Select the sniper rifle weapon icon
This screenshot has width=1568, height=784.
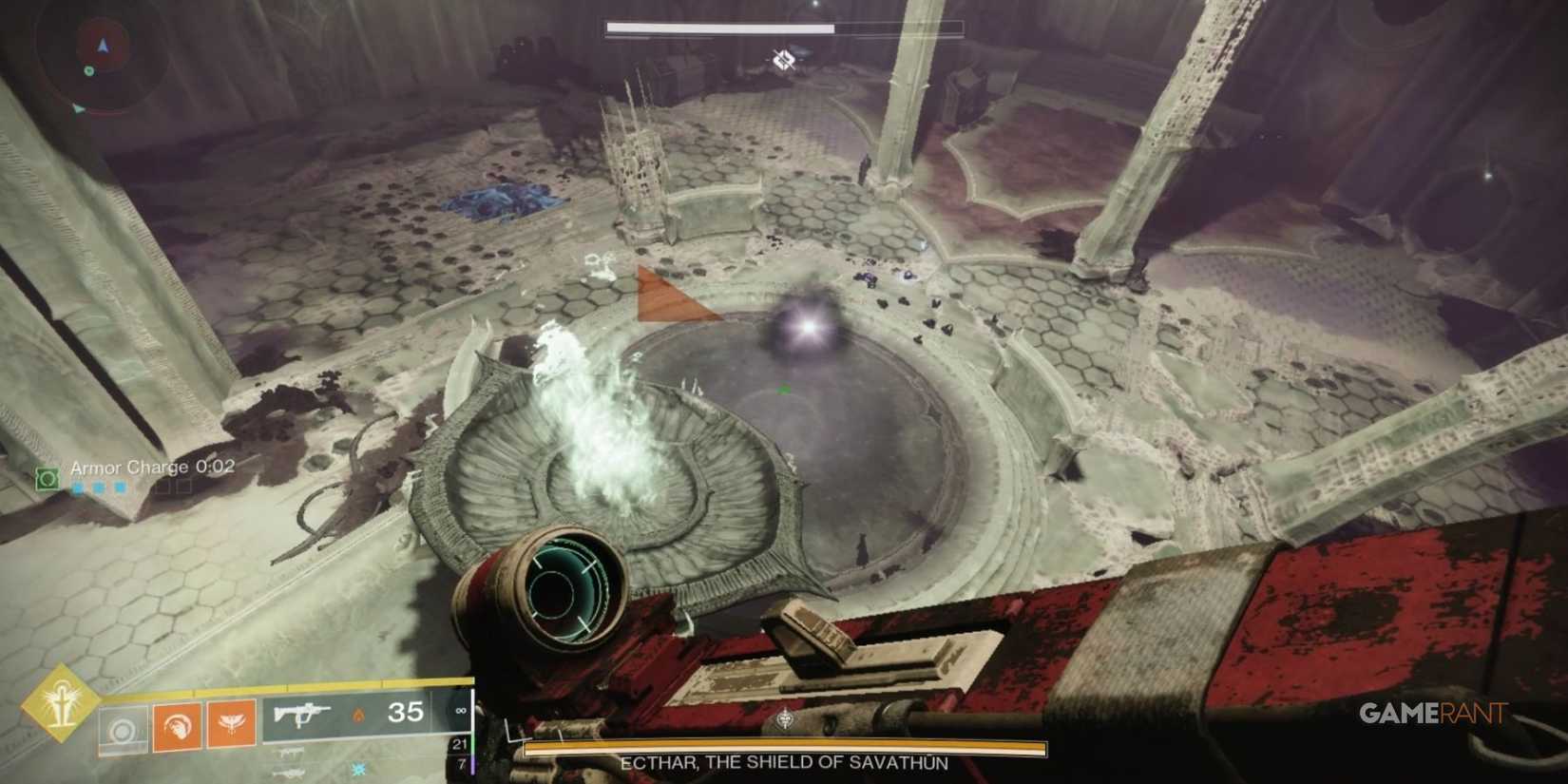(289, 772)
